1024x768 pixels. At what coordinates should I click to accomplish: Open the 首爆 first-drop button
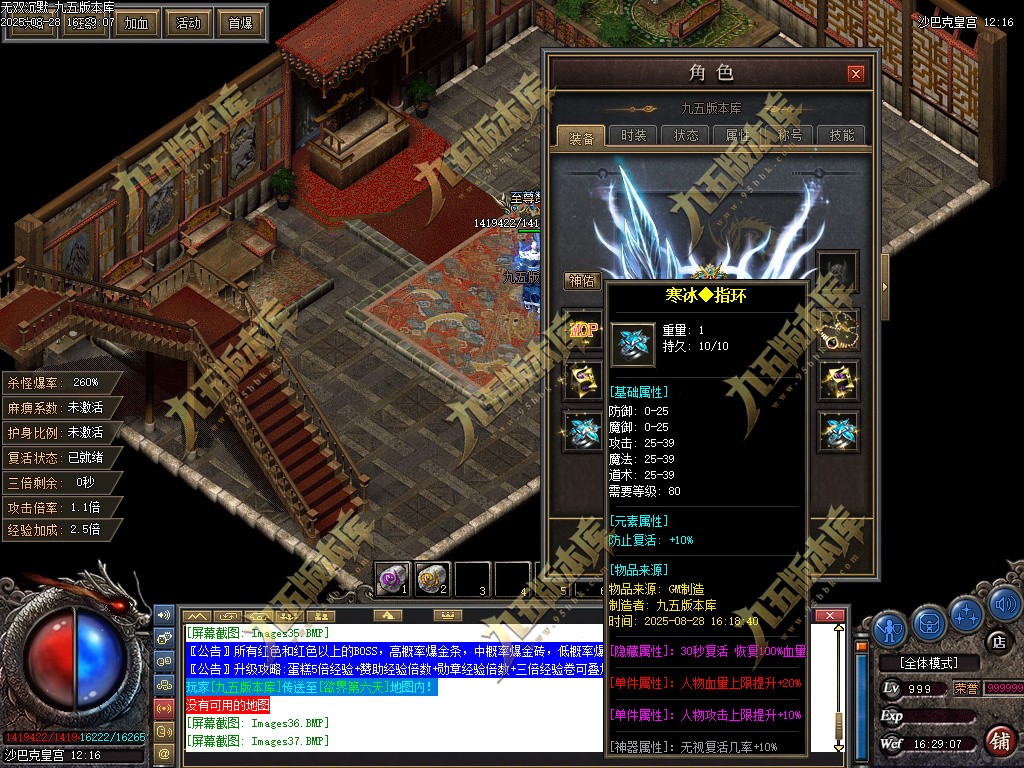pyautogui.click(x=240, y=23)
